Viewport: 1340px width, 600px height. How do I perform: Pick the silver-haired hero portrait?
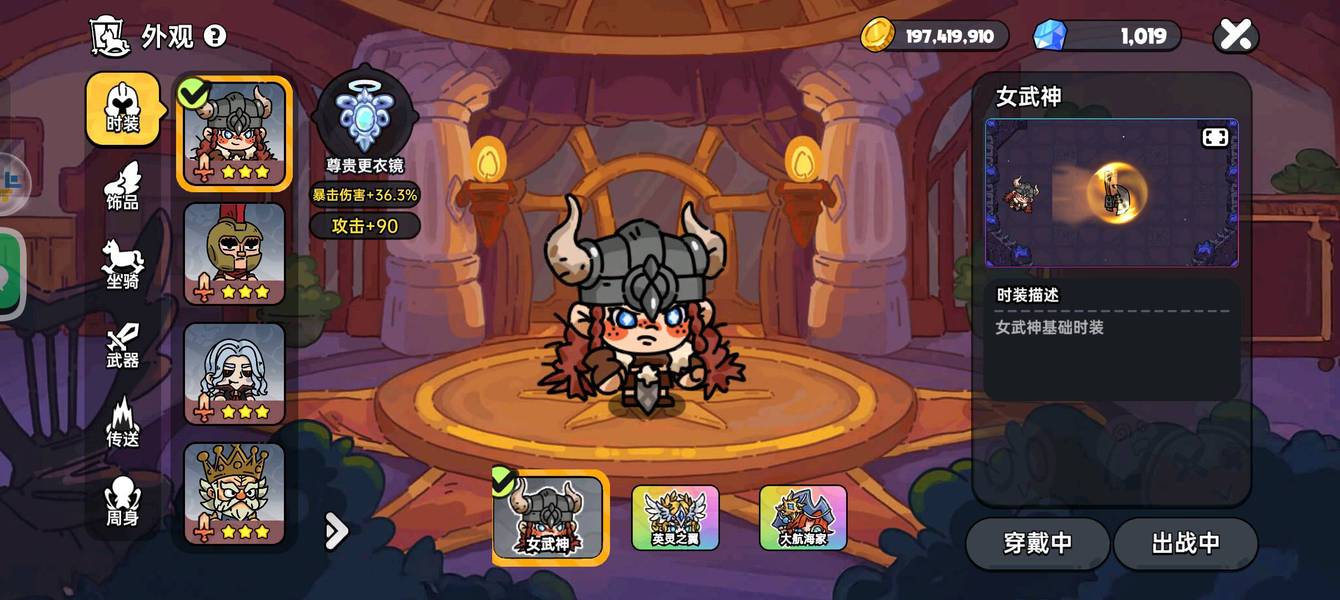pyautogui.click(x=235, y=374)
